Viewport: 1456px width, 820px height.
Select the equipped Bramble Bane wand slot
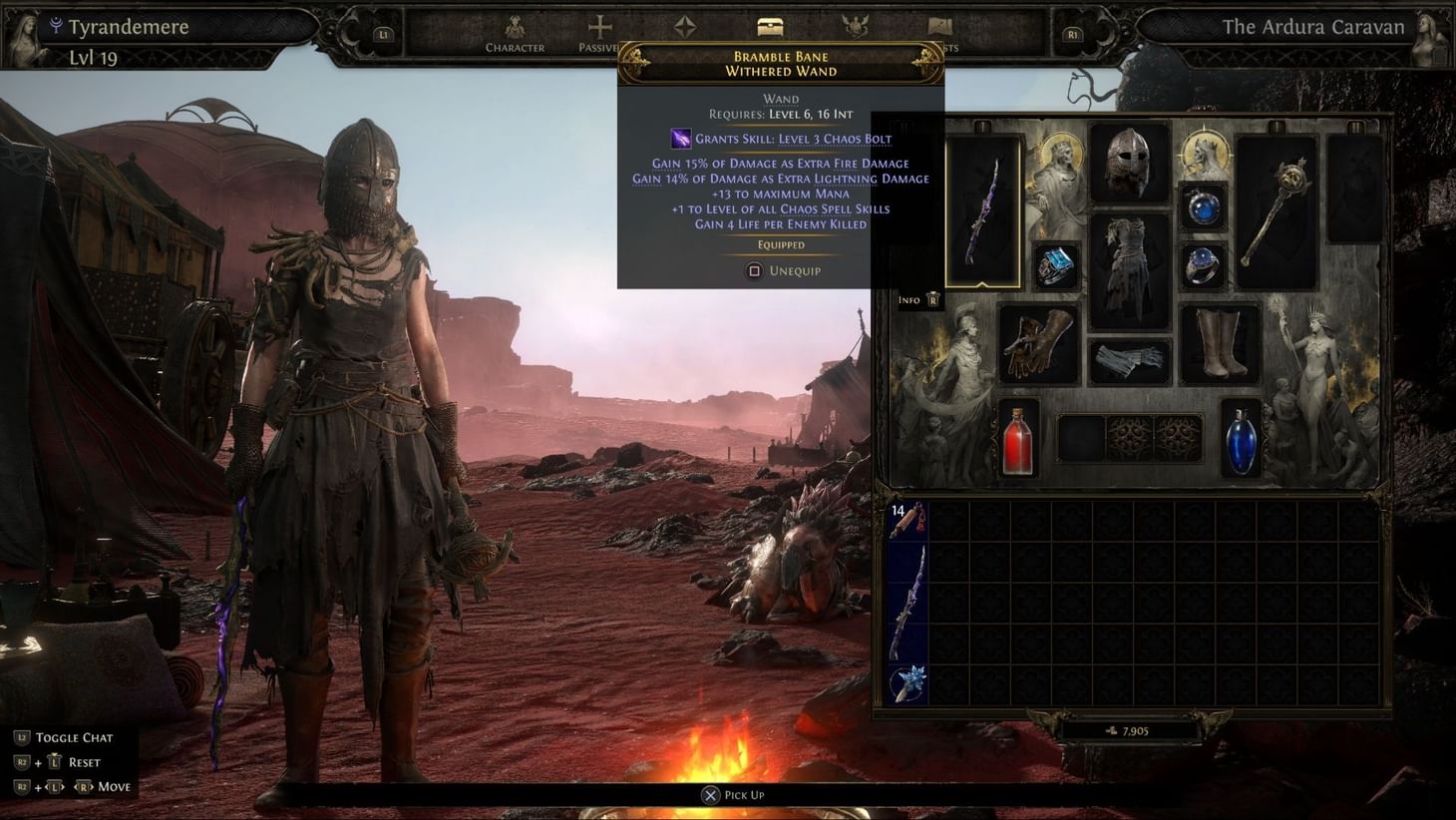point(981,206)
